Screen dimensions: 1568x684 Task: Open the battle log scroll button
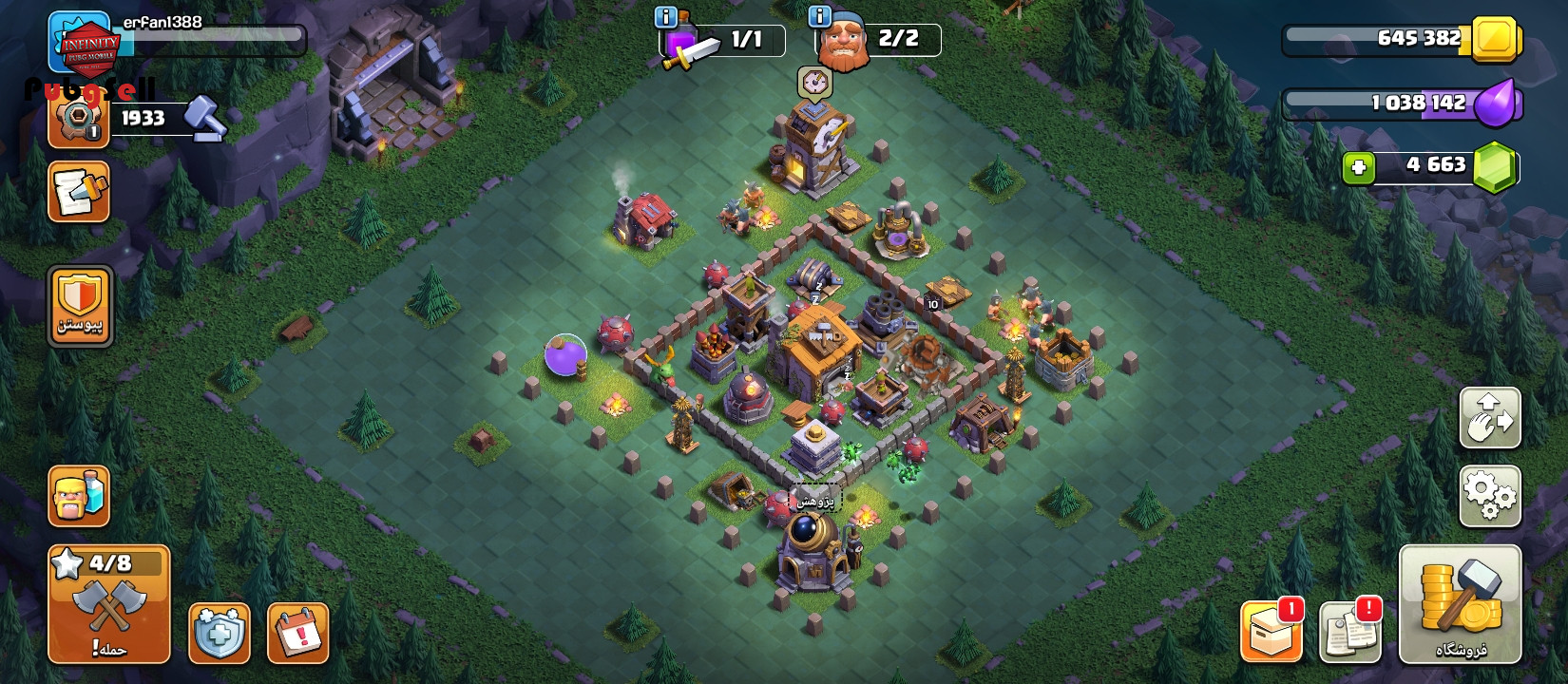click(x=79, y=191)
